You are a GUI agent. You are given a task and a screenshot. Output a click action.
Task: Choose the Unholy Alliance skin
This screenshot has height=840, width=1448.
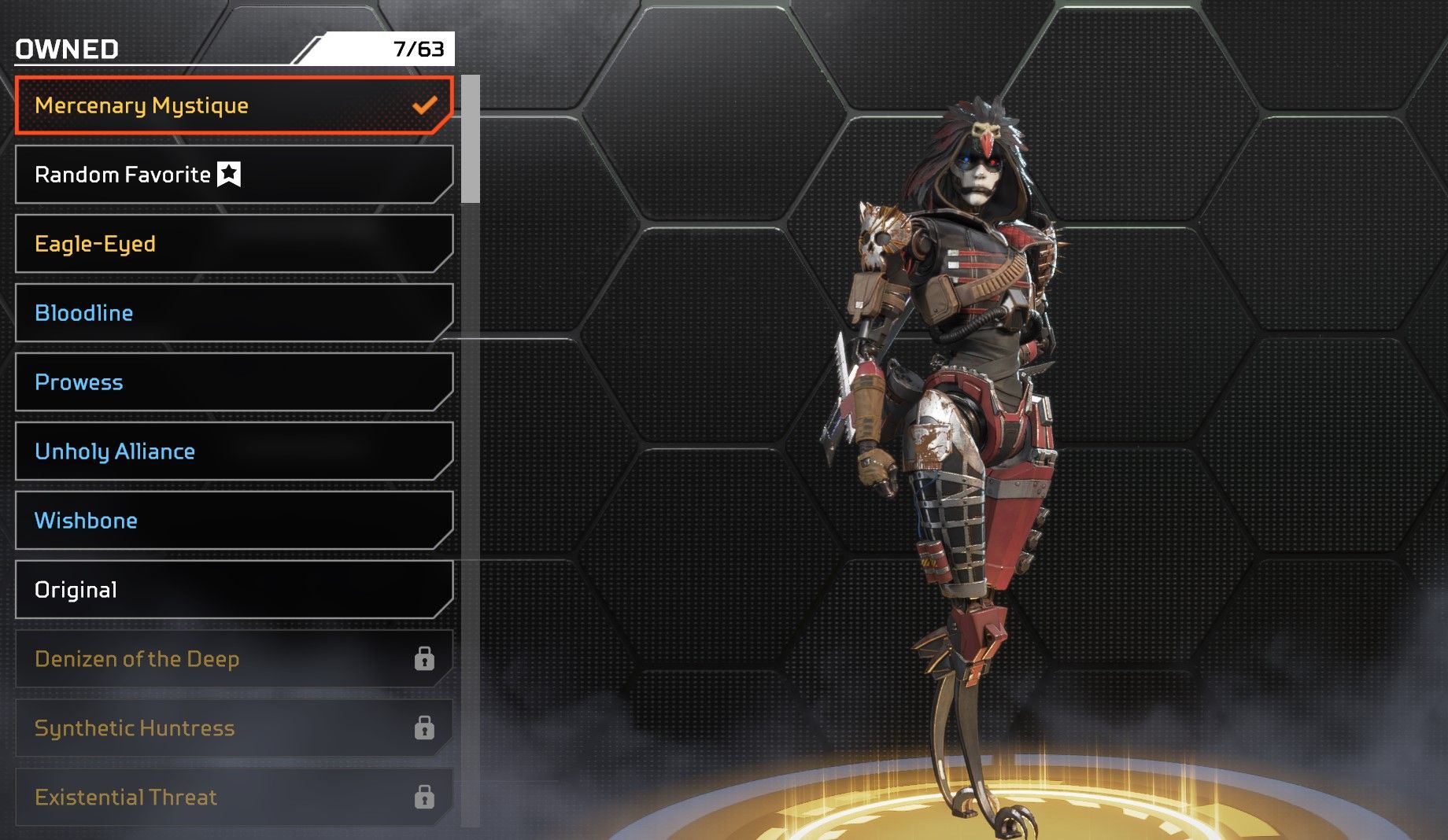coord(234,451)
